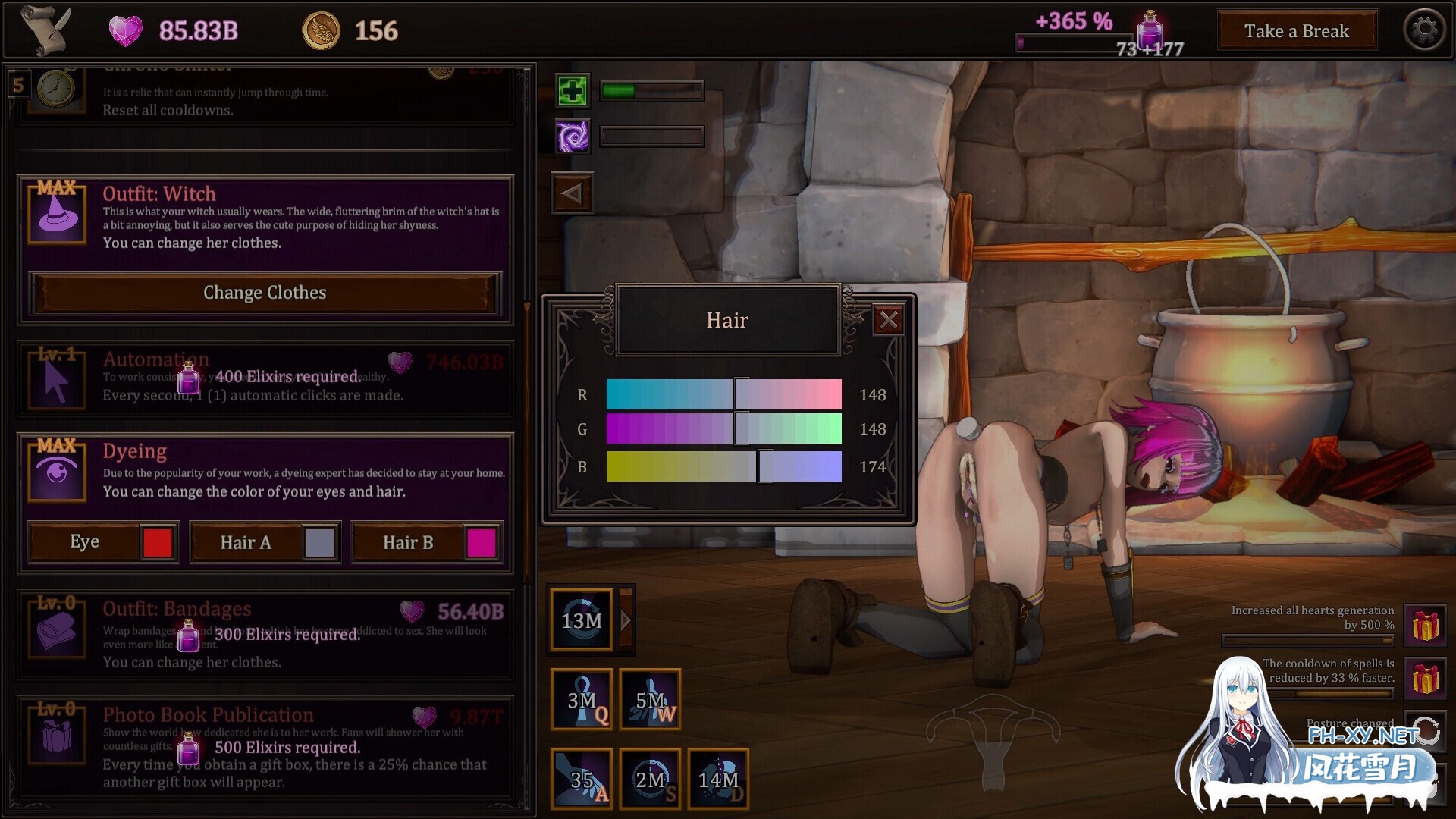Collapse the panel with the left triangle arrow
Viewport: 1456px width, 819px height.
point(573,192)
